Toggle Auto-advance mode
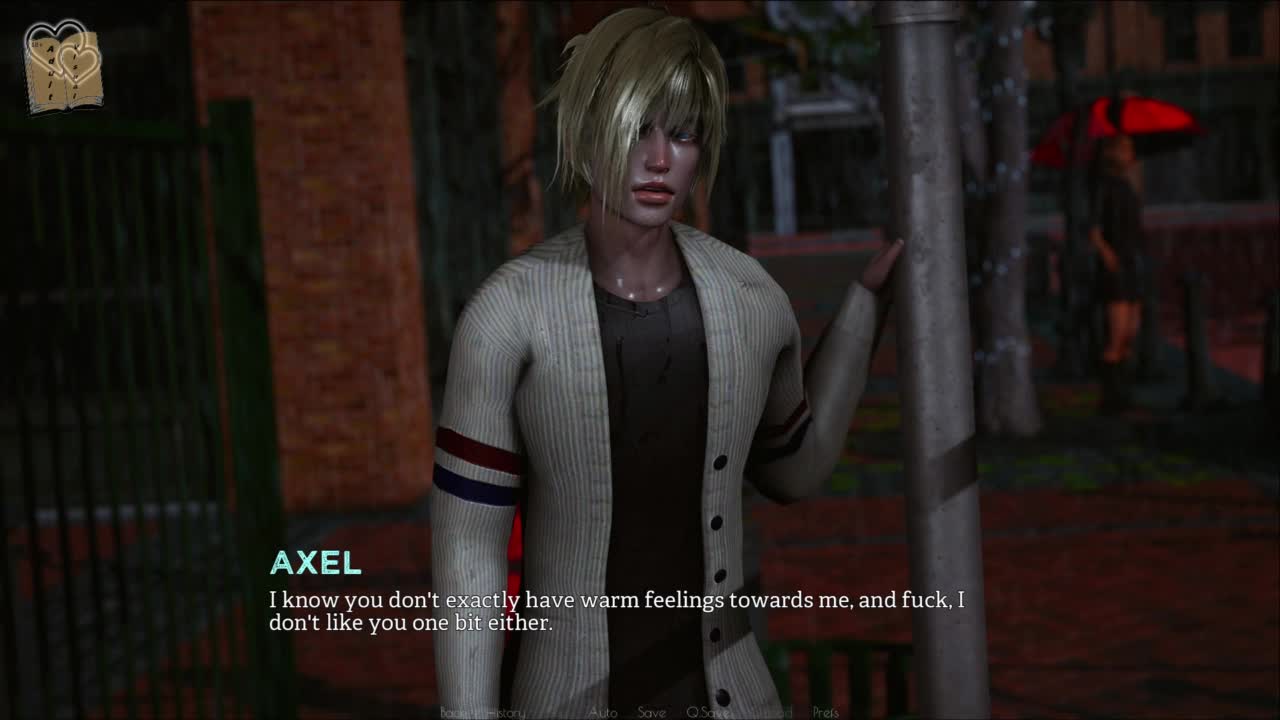Viewport: 1280px width, 720px height. (x=603, y=713)
